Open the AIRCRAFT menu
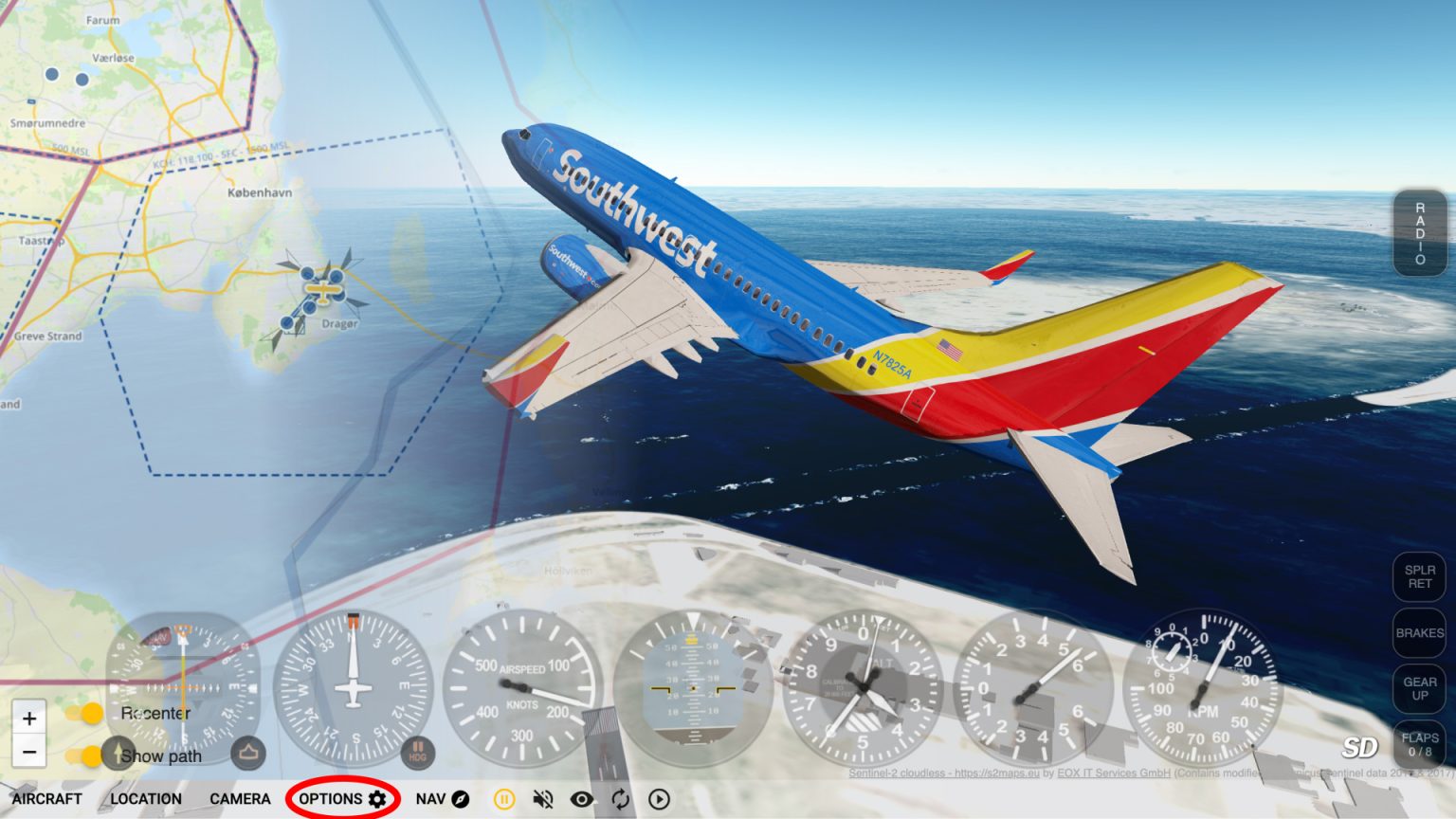Viewport: 1456px width, 819px height. pyautogui.click(x=46, y=799)
